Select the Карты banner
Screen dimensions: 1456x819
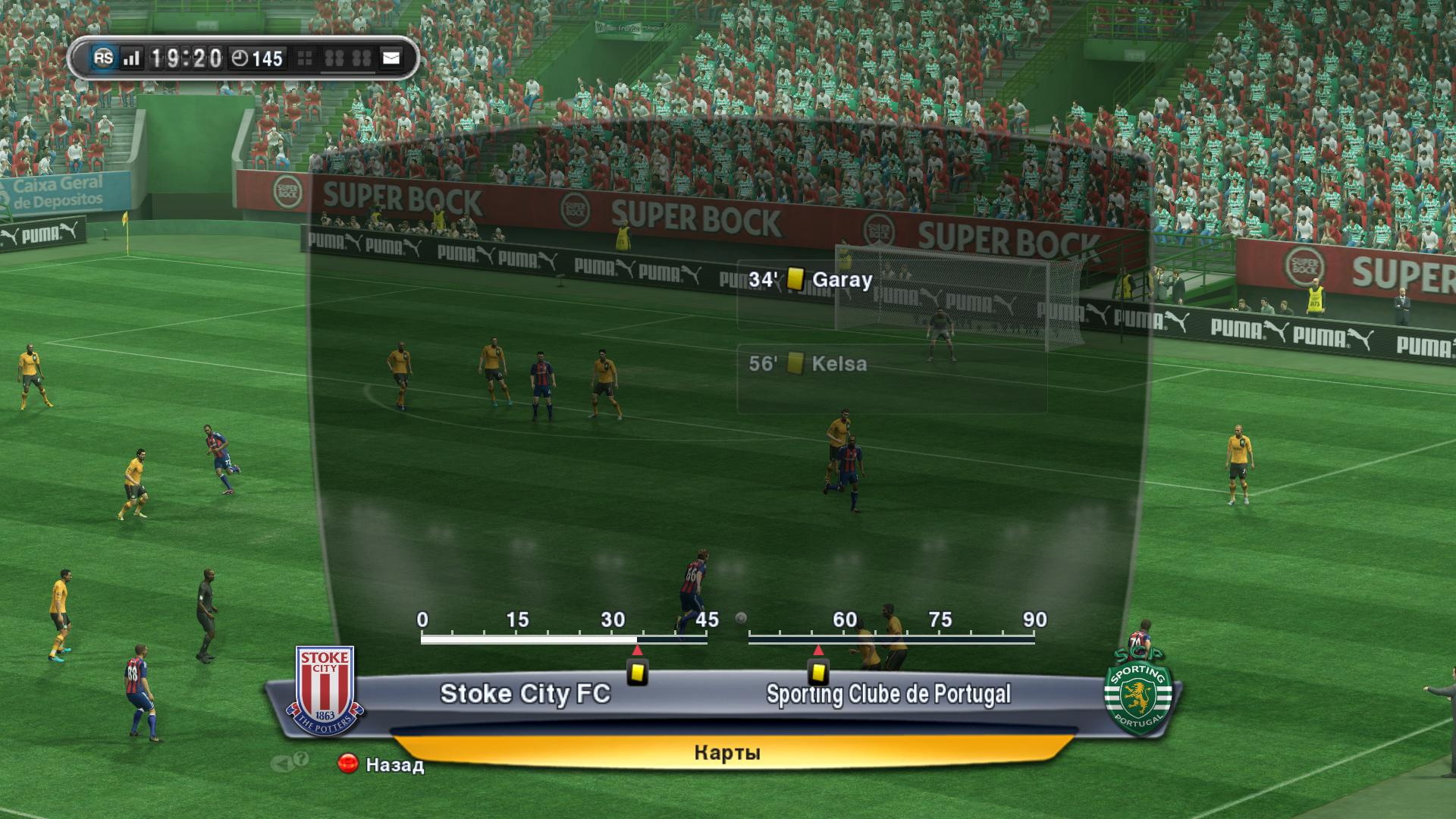pyautogui.click(x=726, y=752)
